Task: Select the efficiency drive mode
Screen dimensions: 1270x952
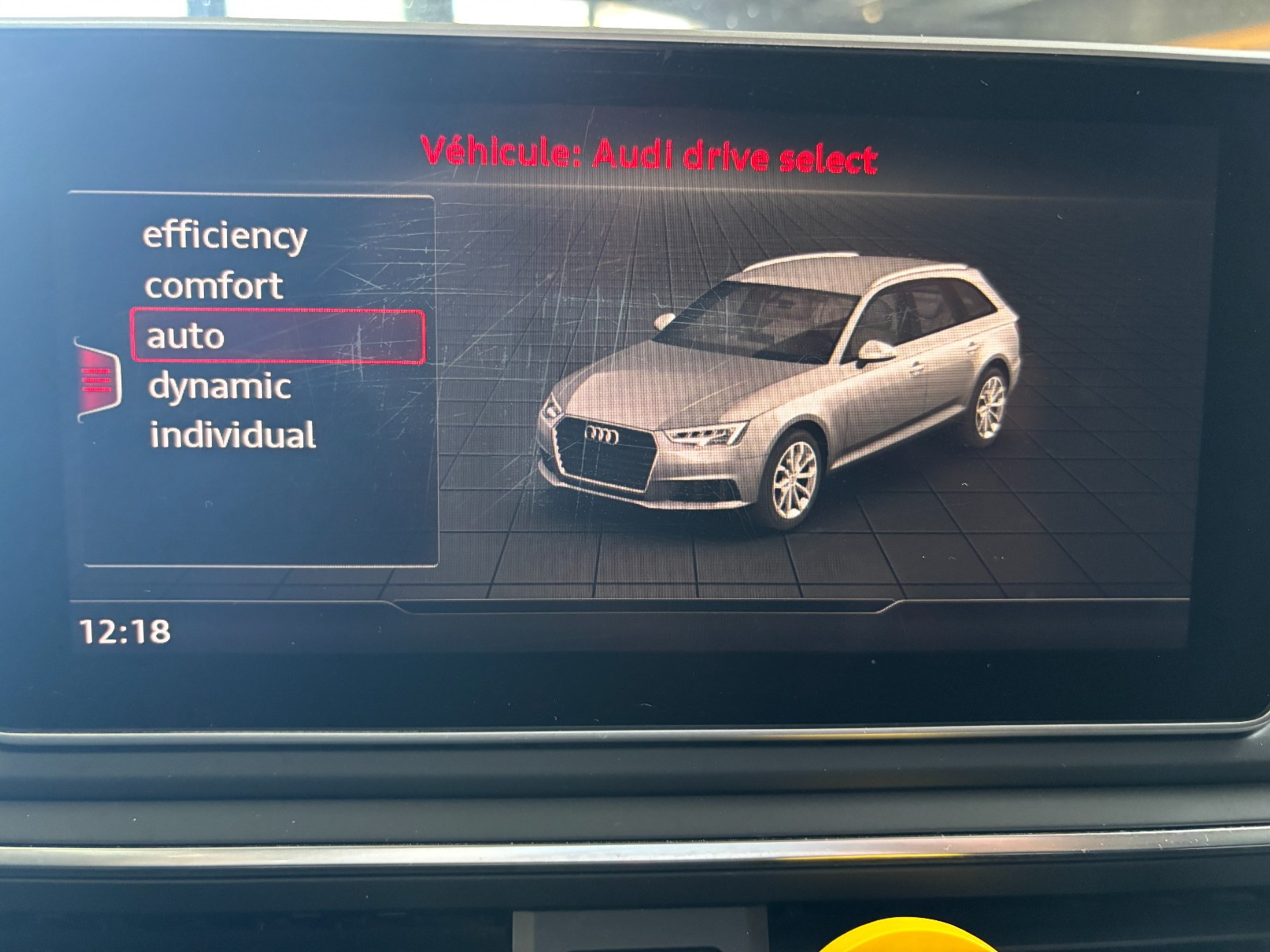Action: (225, 236)
